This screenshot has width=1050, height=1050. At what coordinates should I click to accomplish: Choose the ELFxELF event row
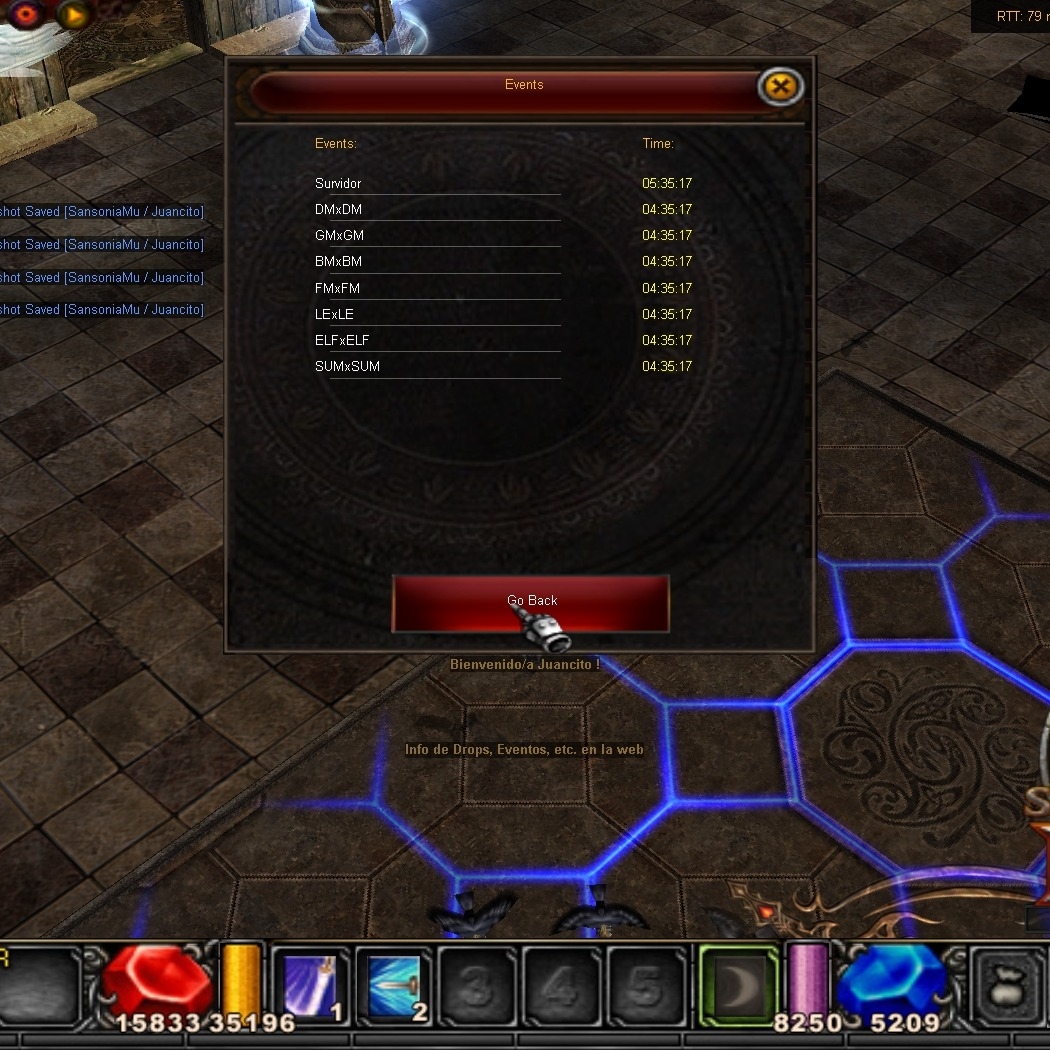[342, 341]
